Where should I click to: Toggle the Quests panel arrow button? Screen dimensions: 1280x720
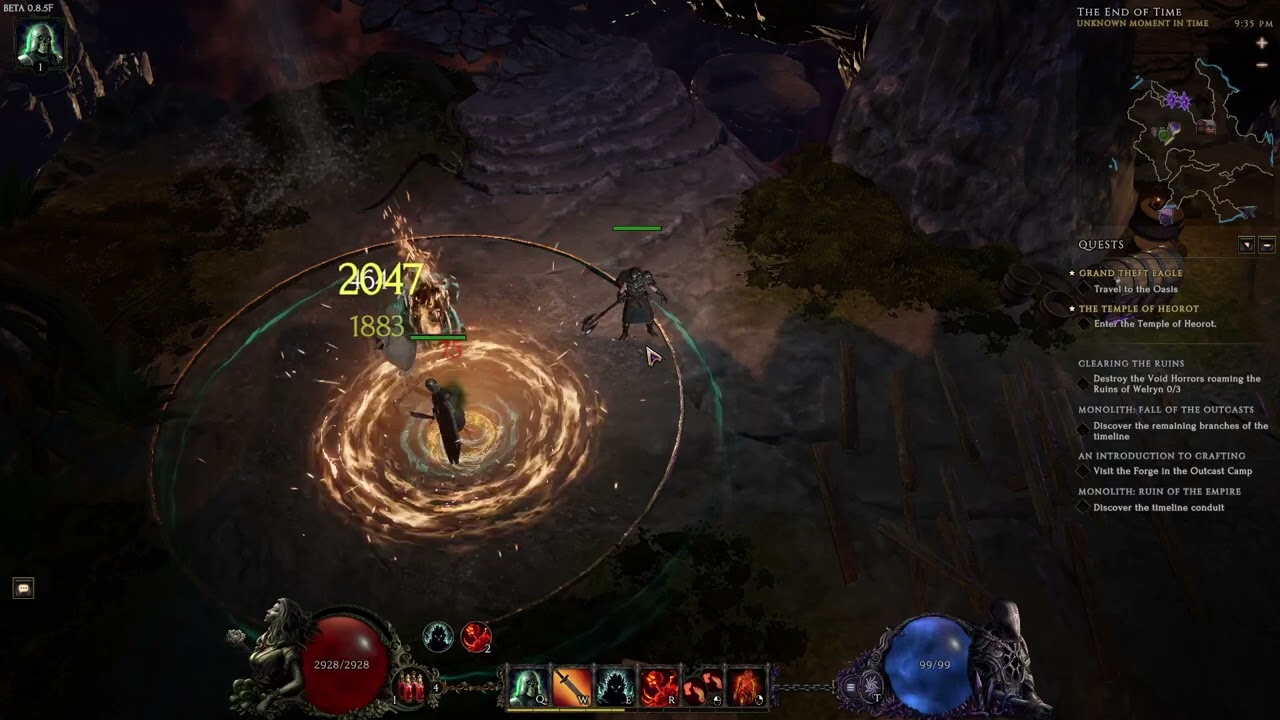[1247, 245]
